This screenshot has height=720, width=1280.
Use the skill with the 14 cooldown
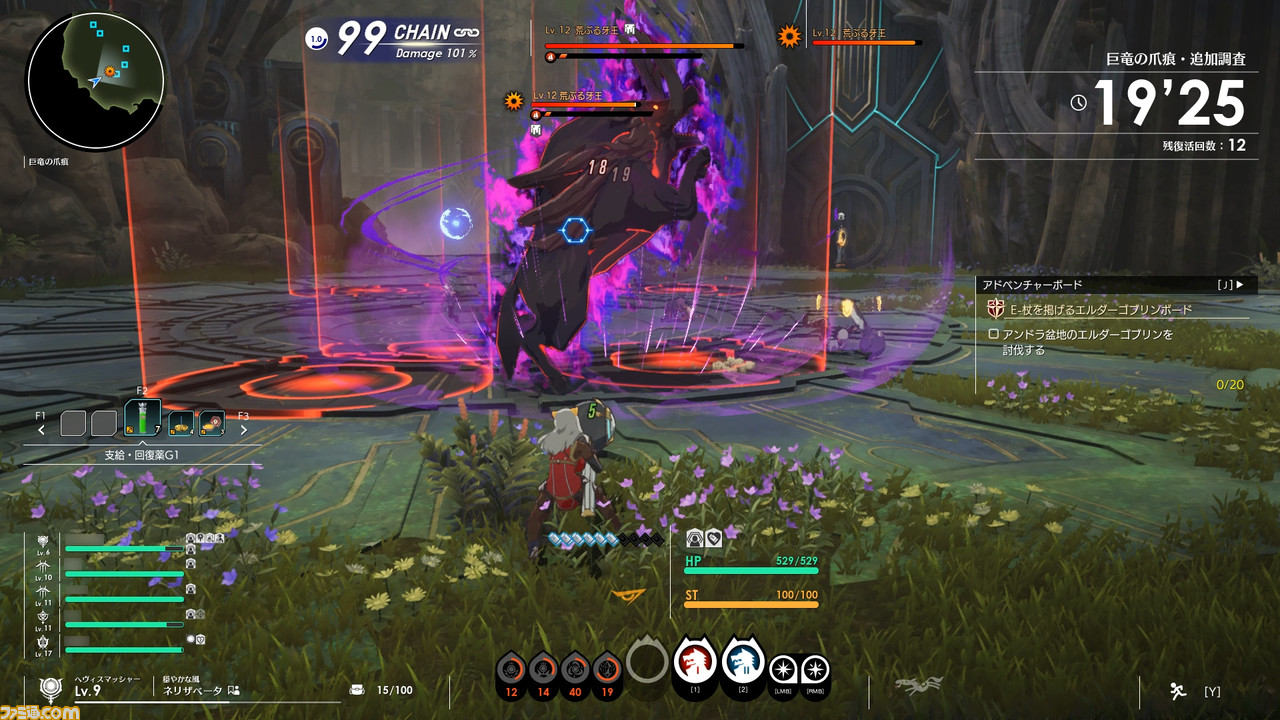point(543,670)
